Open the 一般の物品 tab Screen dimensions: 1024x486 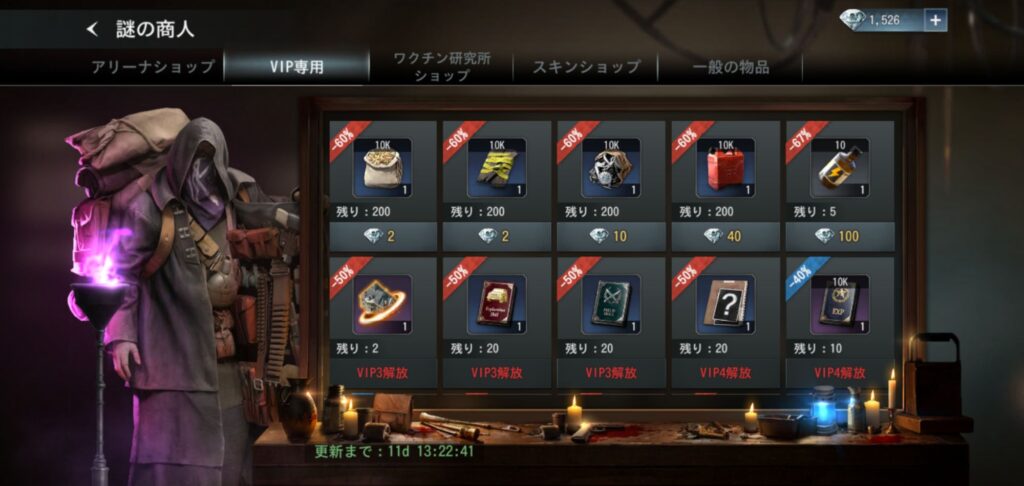click(x=731, y=67)
